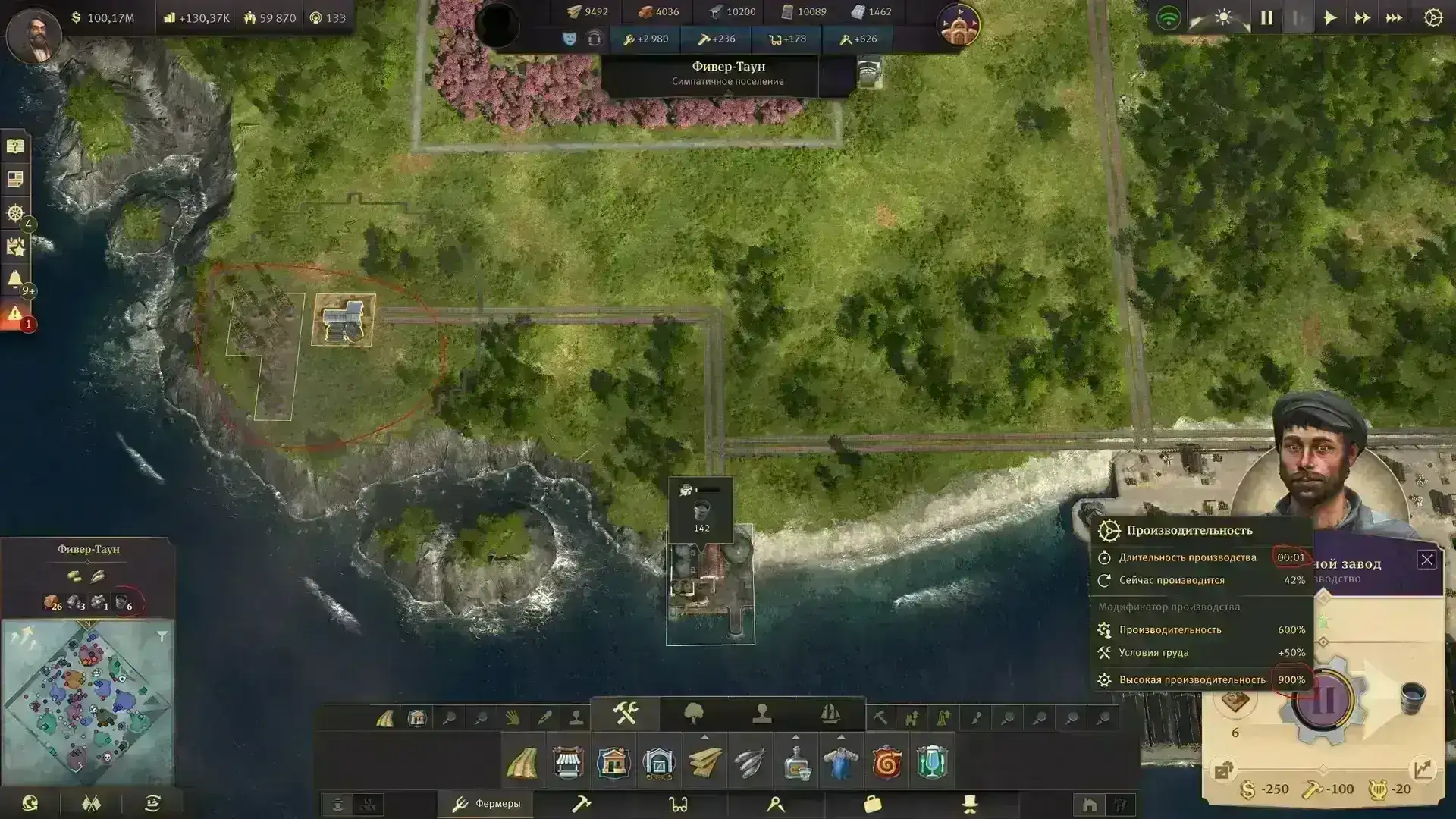1456x819 pixels.
Task: Open the production statistics chart icon
Action: point(1423,770)
